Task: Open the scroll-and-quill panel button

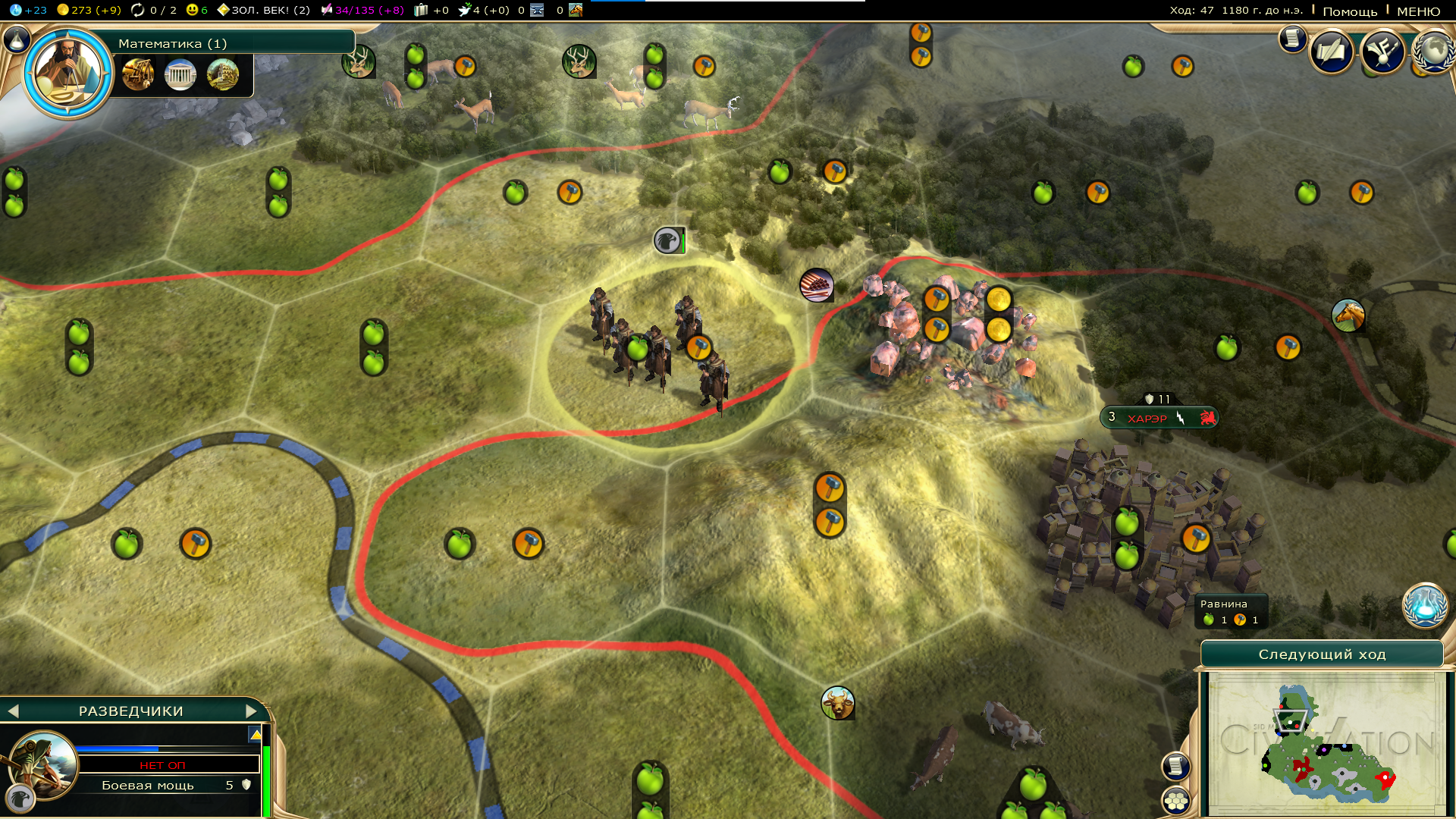Action: [1331, 52]
